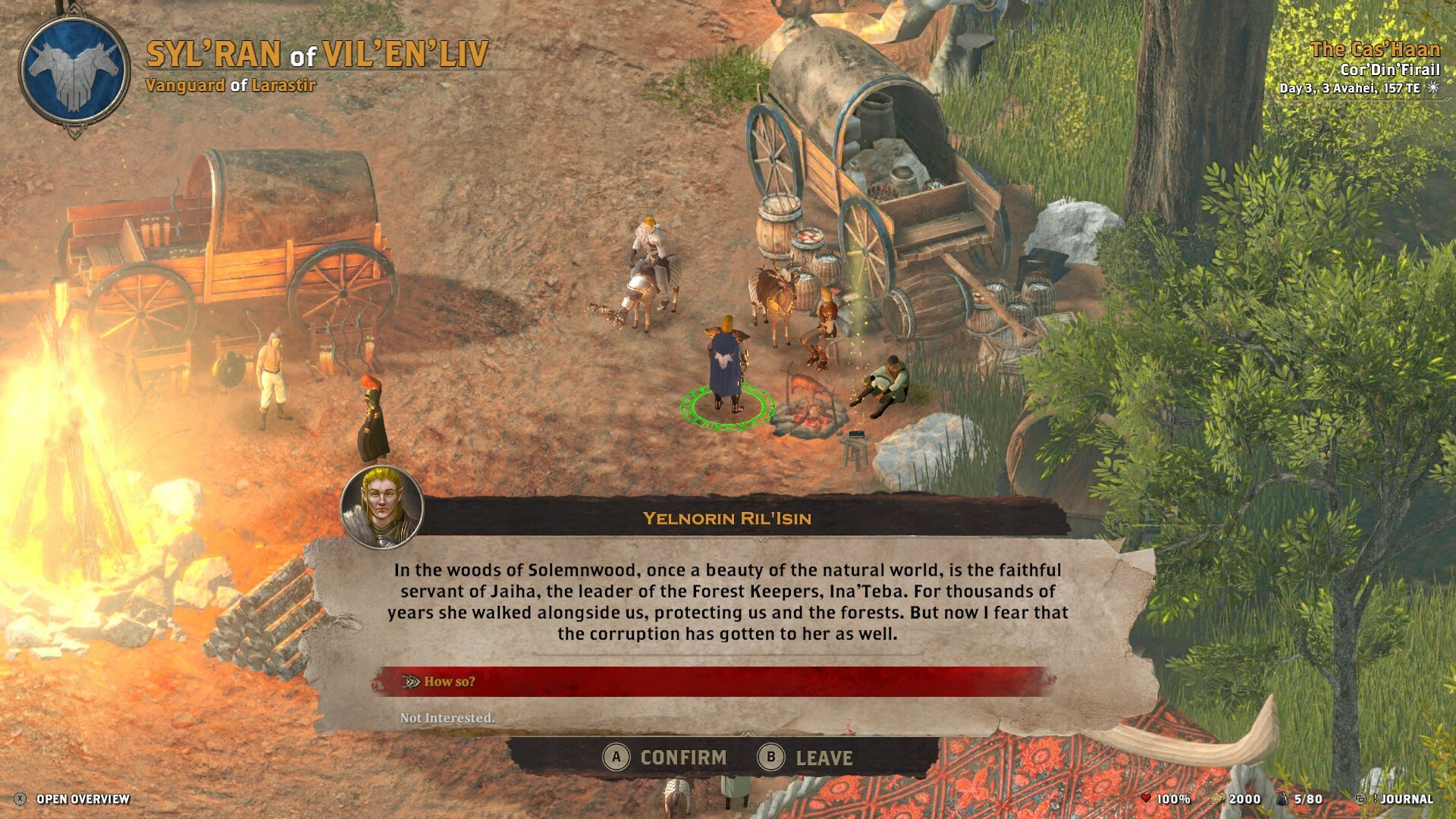Select the 'Not Interested.' dialogue option
The width and height of the screenshot is (1456, 819).
(x=446, y=716)
